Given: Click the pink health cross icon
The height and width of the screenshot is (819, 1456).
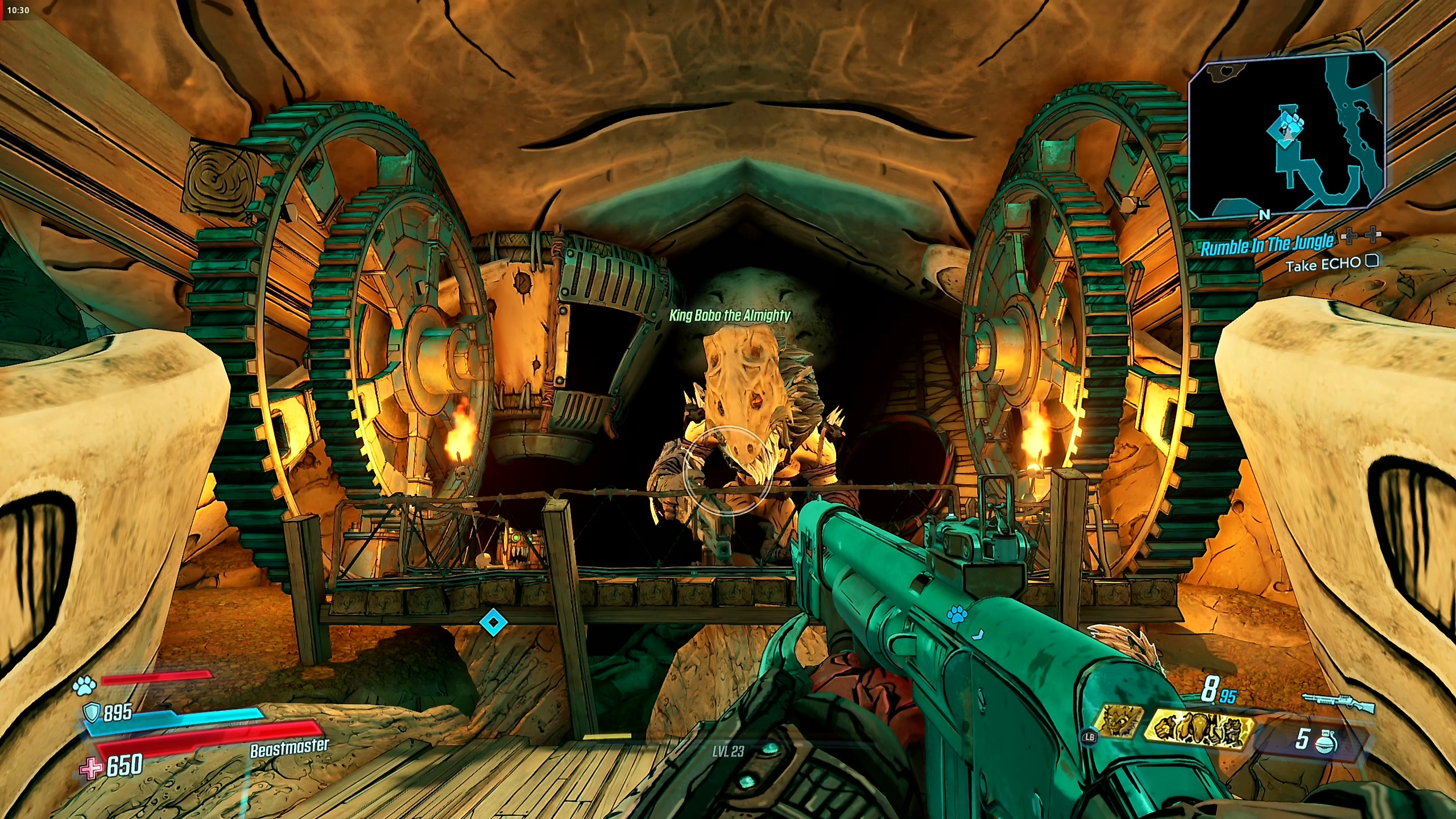Looking at the screenshot, I should [91, 768].
